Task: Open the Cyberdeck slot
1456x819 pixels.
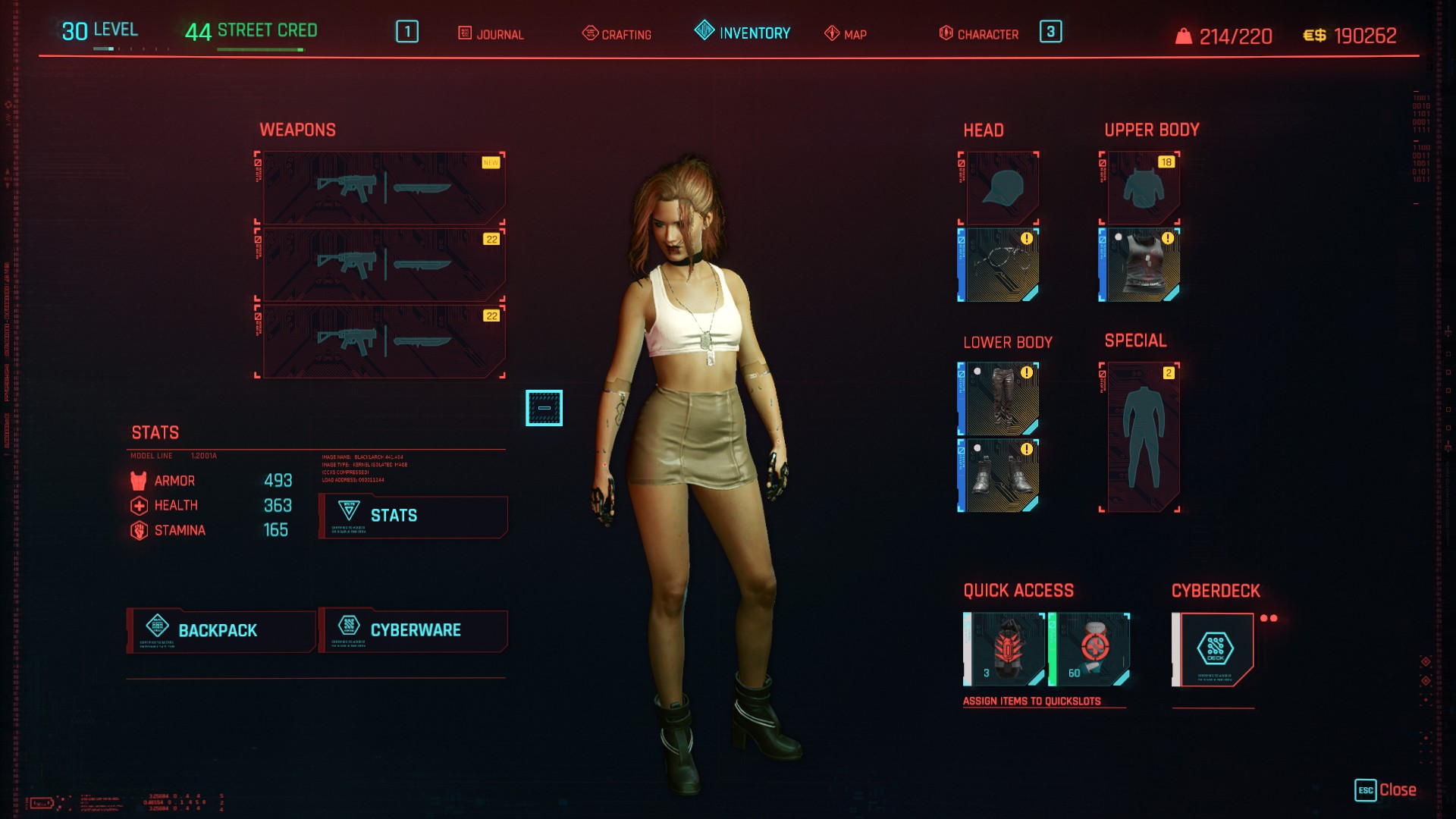Action: click(x=1215, y=649)
